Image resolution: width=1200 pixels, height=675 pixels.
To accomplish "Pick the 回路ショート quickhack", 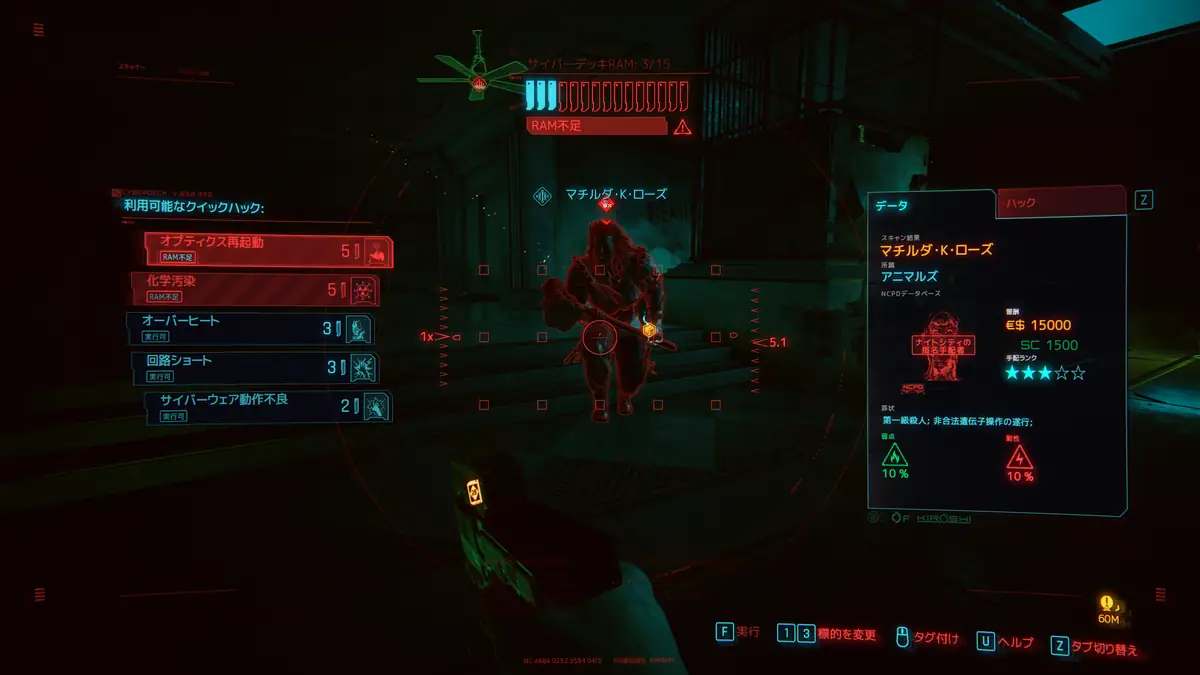I will pyautogui.click(x=253, y=367).
